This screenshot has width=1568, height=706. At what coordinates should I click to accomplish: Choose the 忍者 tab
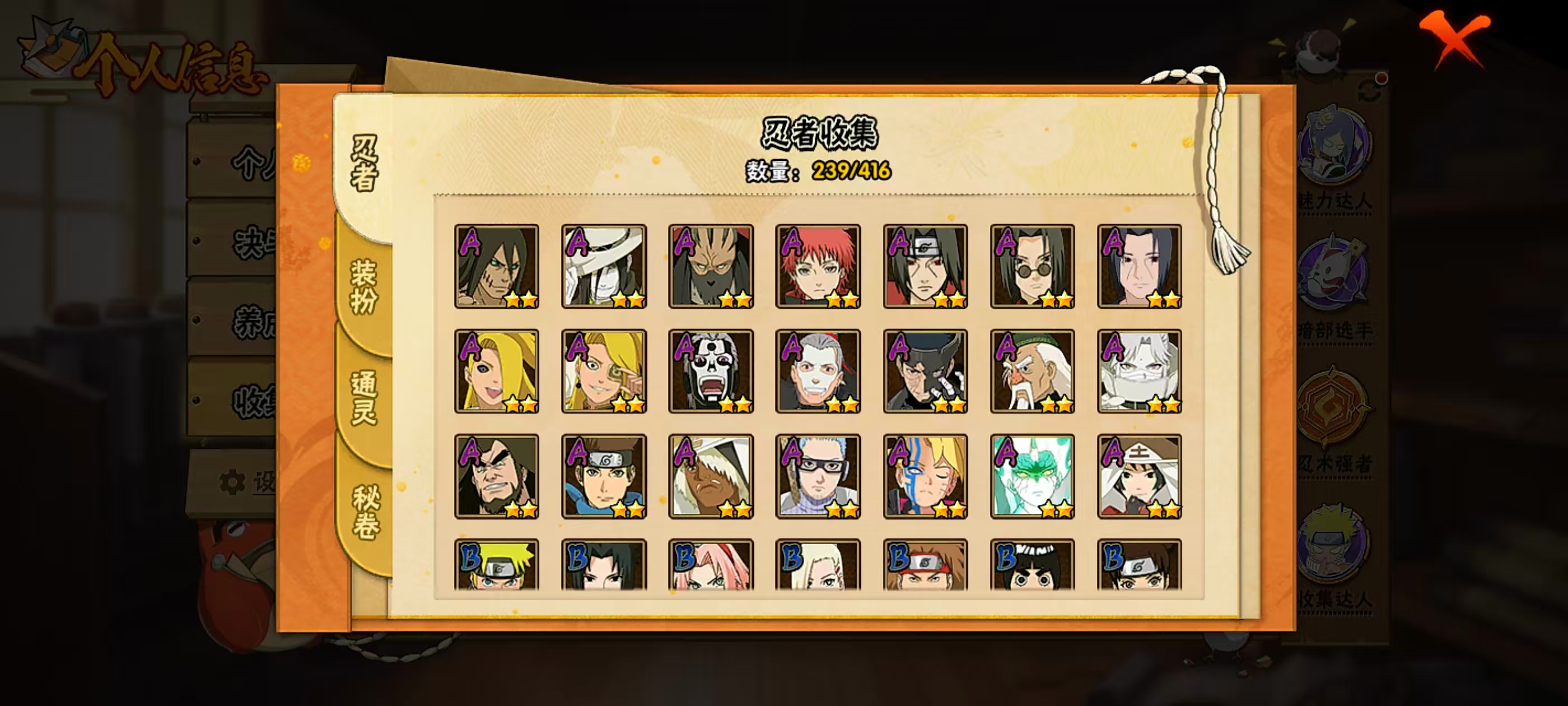(364, 162)
